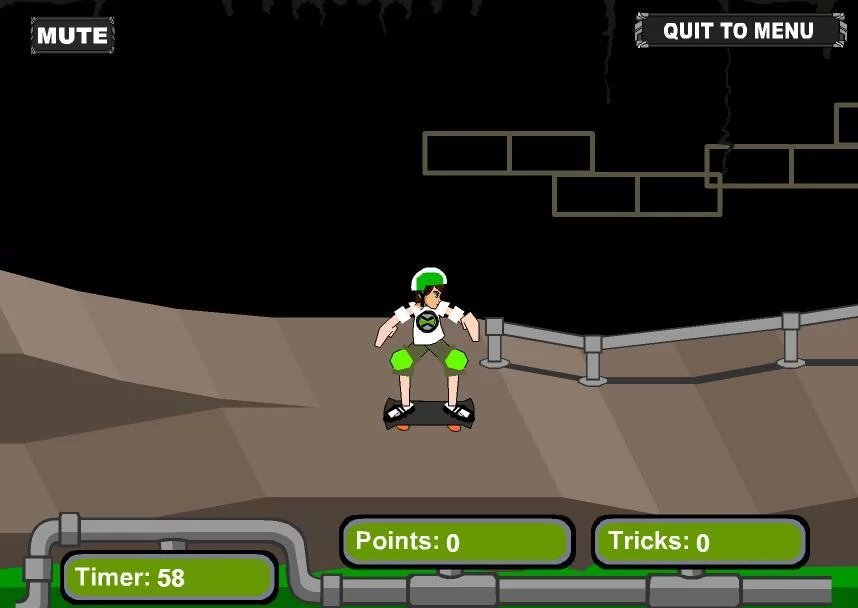Toggle the MUTE sound button
This screenshot has width=858, height=608.
(x=72, y=36)
